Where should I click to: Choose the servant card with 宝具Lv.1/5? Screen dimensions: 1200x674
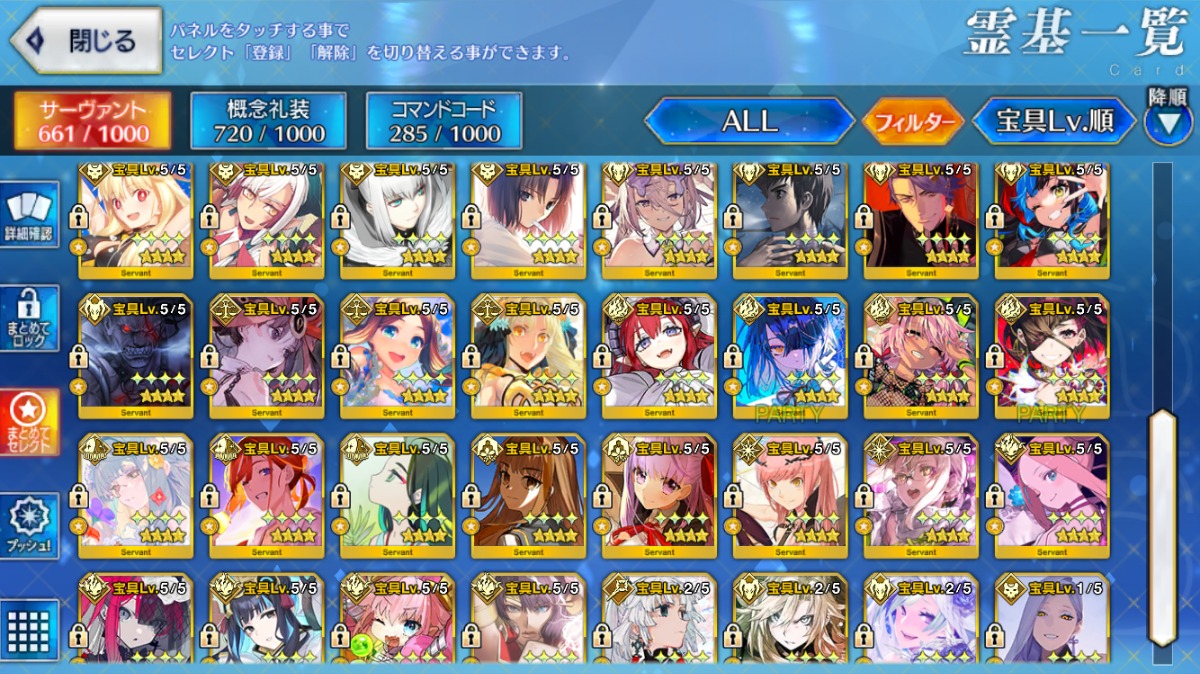pos(1052,622)
